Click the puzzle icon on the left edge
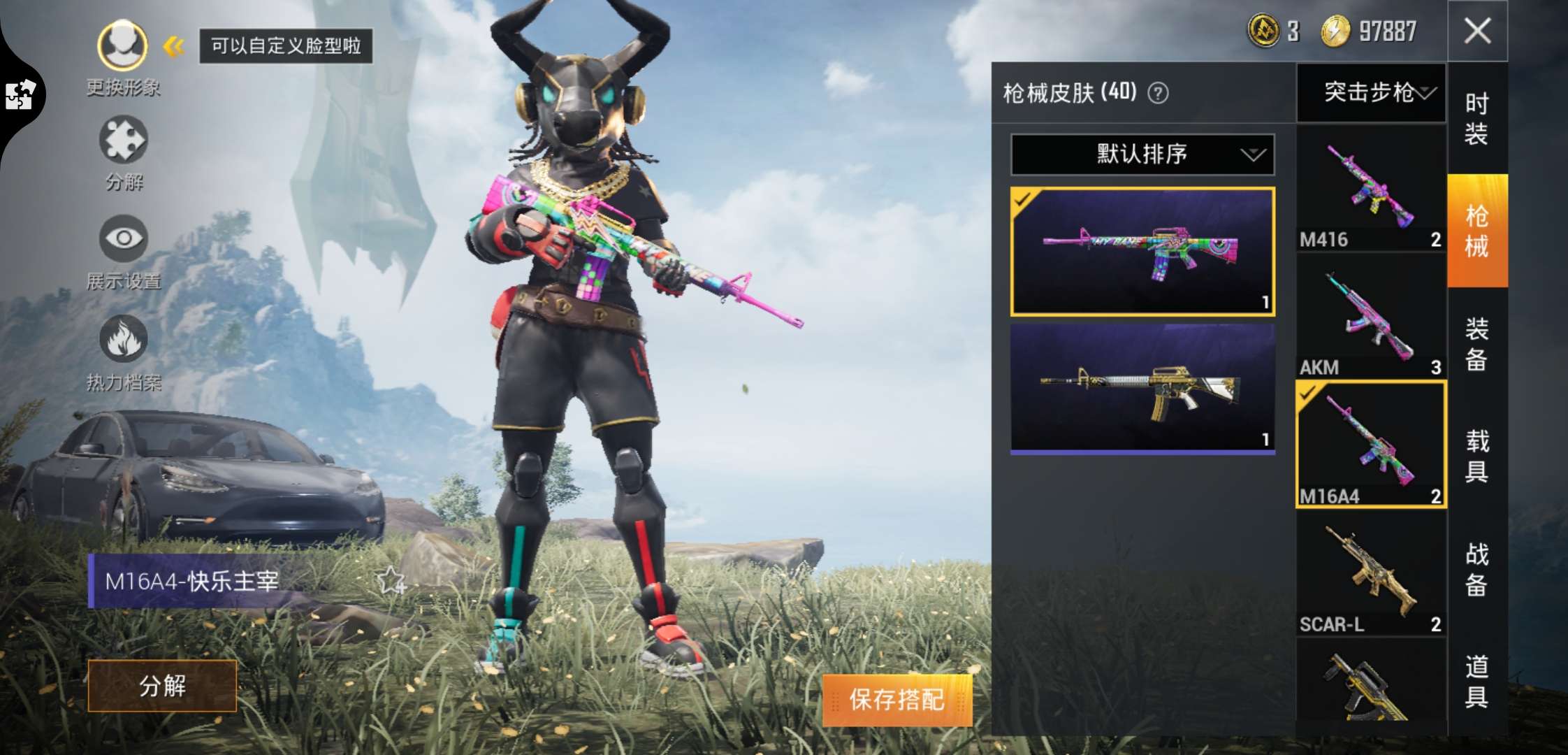The image size is (1568, 755). tap(21, 94)
